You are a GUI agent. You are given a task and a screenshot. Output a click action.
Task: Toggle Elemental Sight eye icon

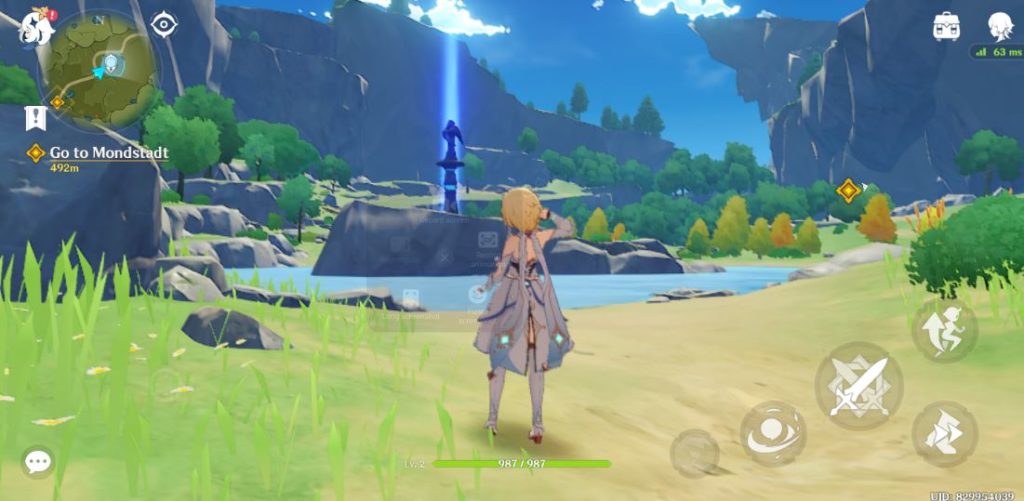(163, 24)
